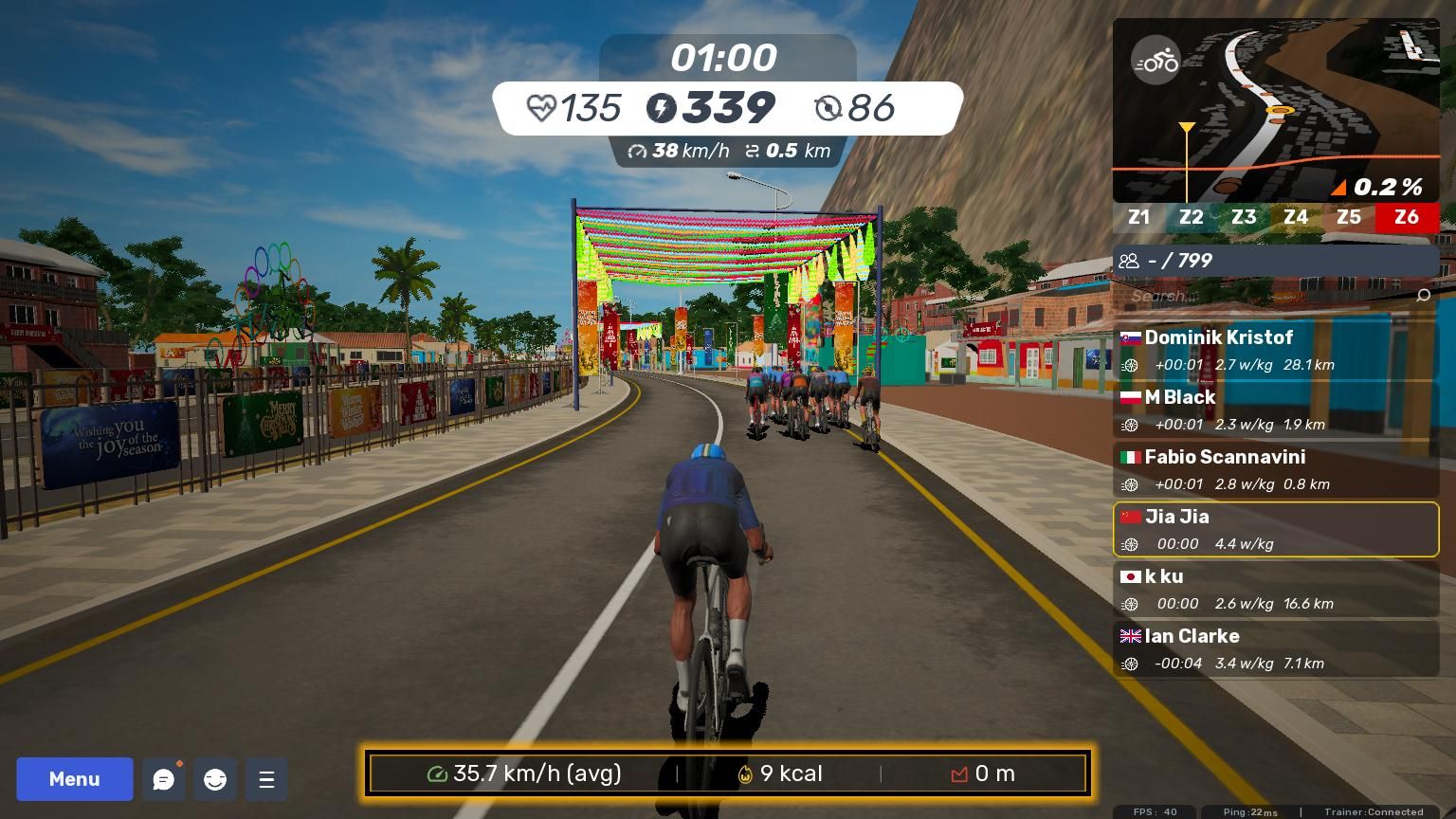
Task: Select the highlighted Jia Jia row
Action: click(x=1276, y=529)
